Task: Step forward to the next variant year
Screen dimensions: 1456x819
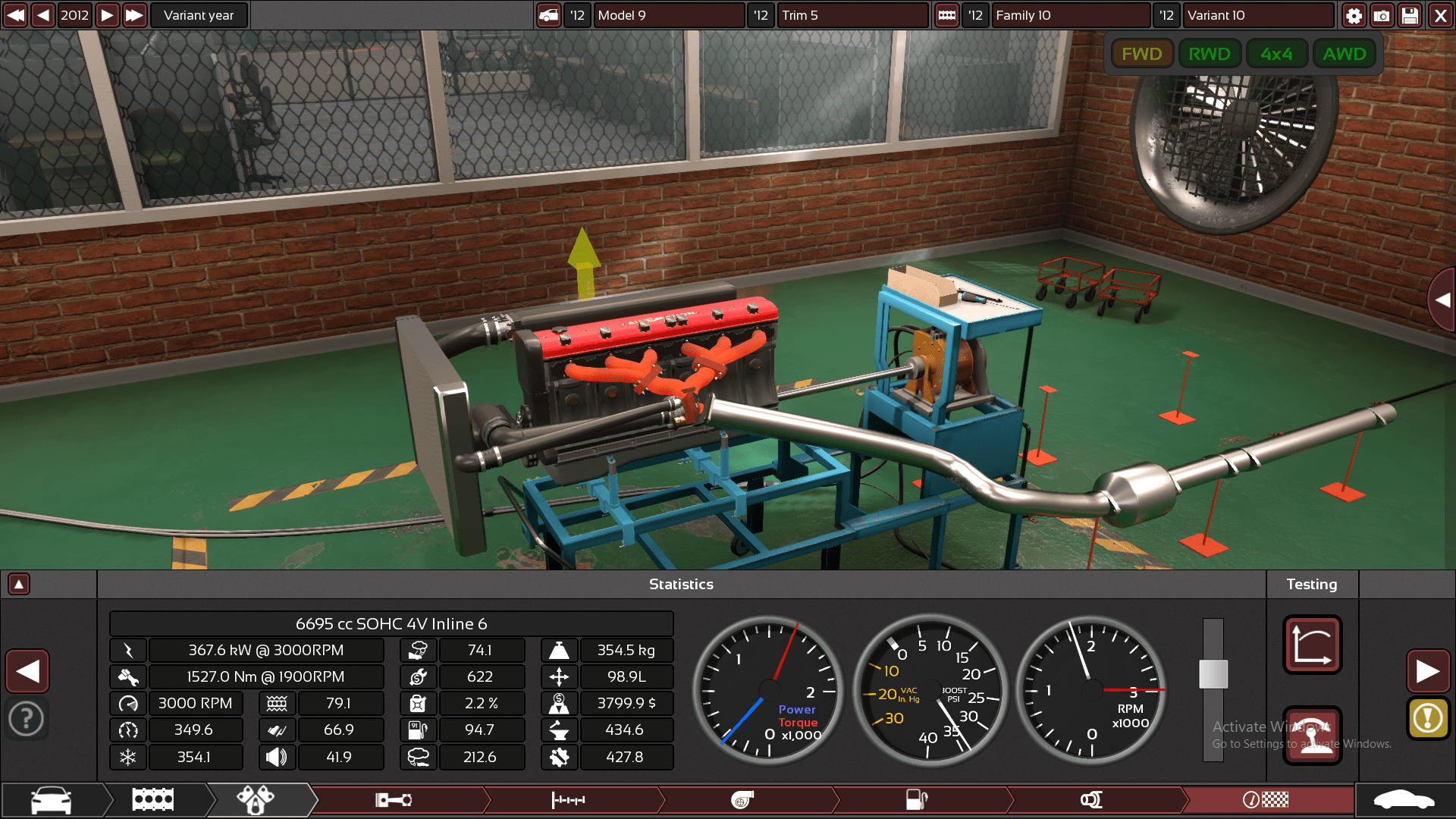Action: tap(107, 14)
